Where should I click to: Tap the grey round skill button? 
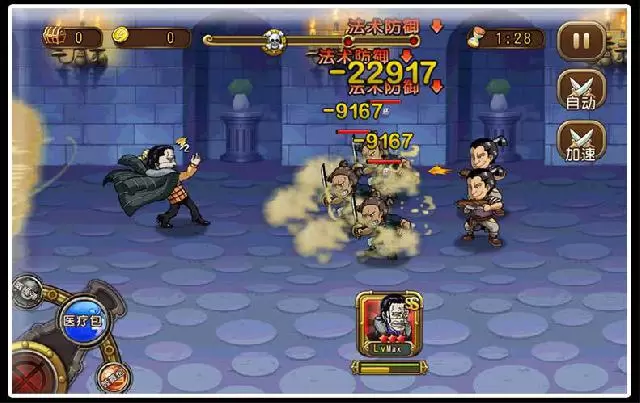[x=27, y=290]
